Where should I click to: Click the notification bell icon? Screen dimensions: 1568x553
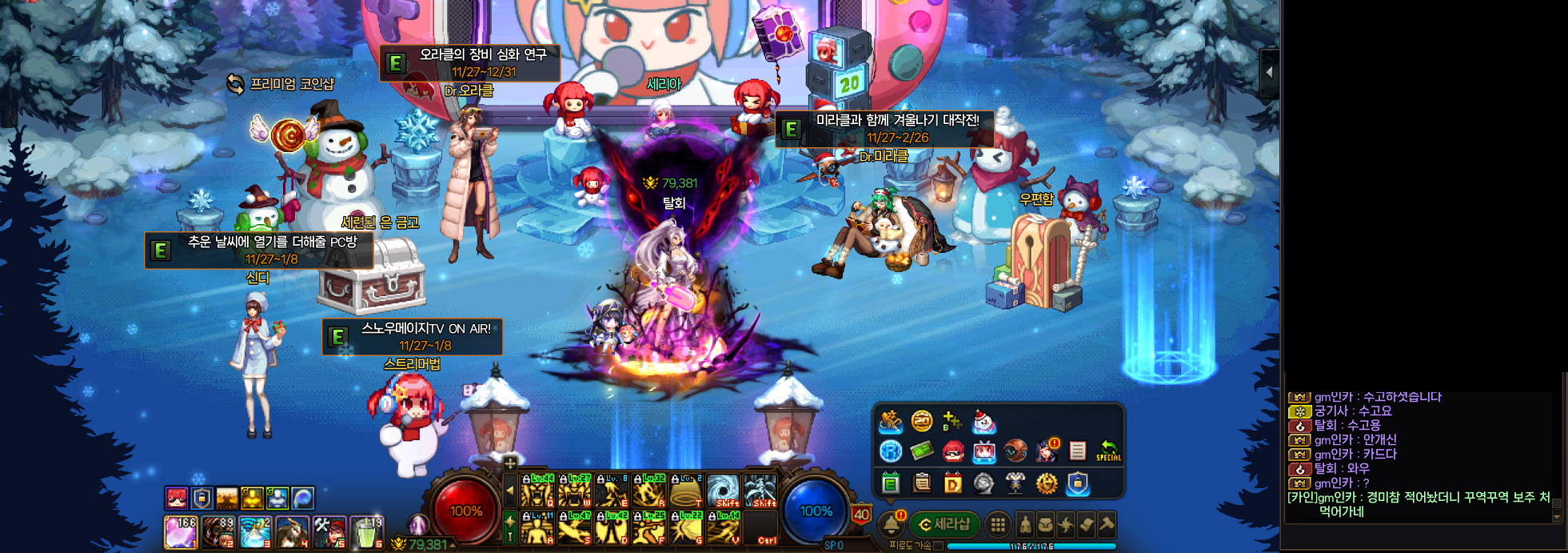pos(890,525)
